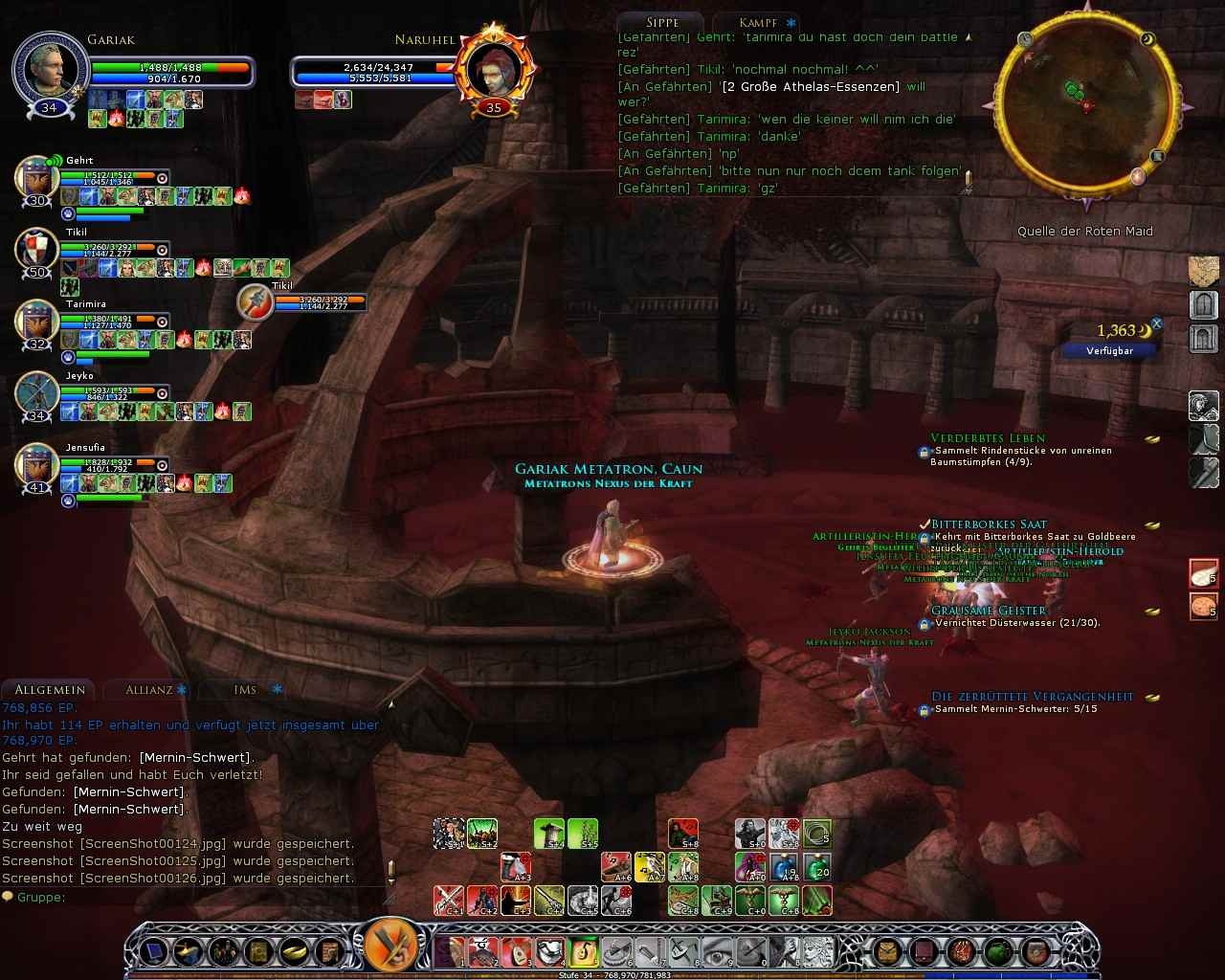The image size is (1225, 980).
Task: Select the Grausame Geister quest
Action: [989, 611]
